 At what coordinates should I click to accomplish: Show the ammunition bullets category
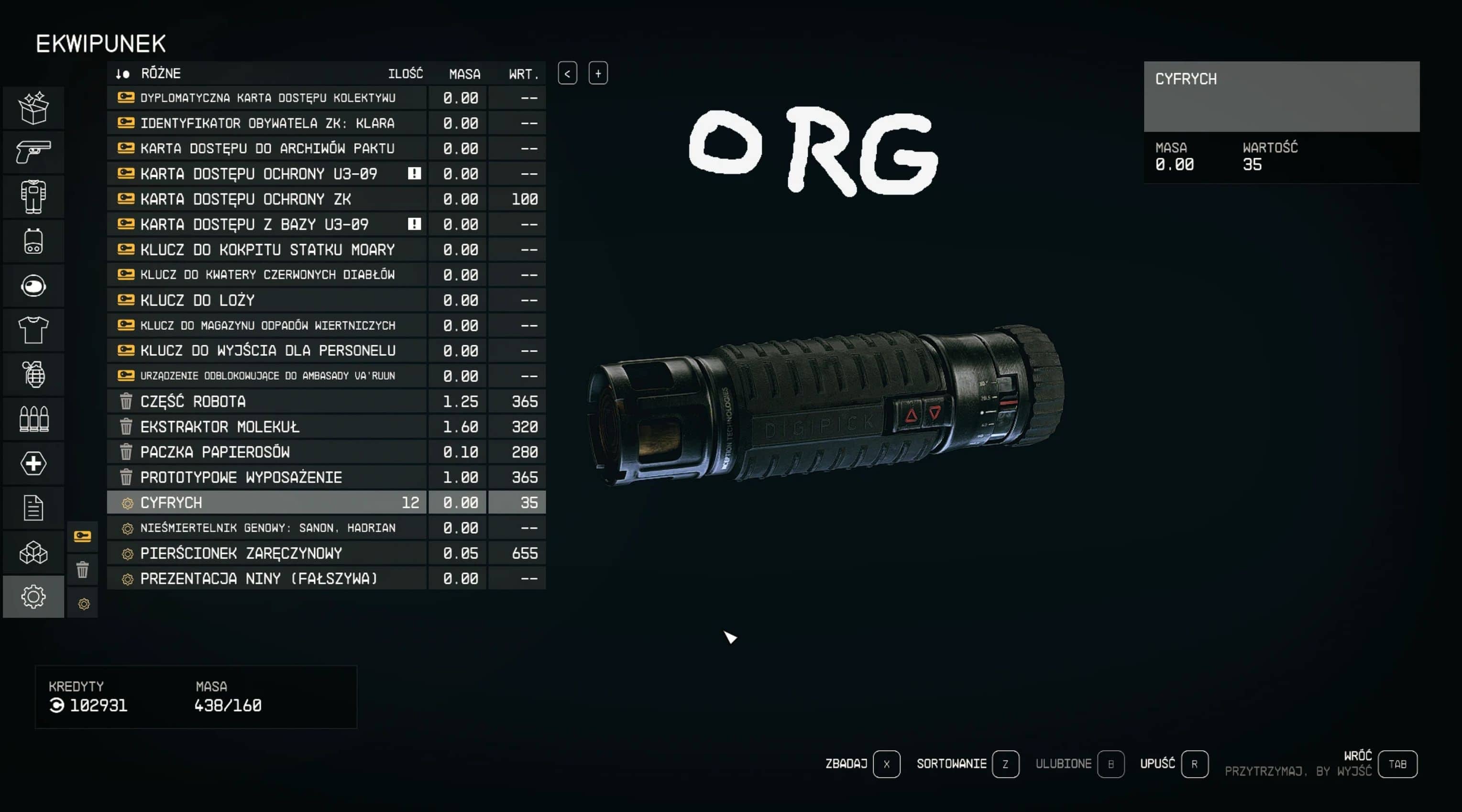click(33, 419)
